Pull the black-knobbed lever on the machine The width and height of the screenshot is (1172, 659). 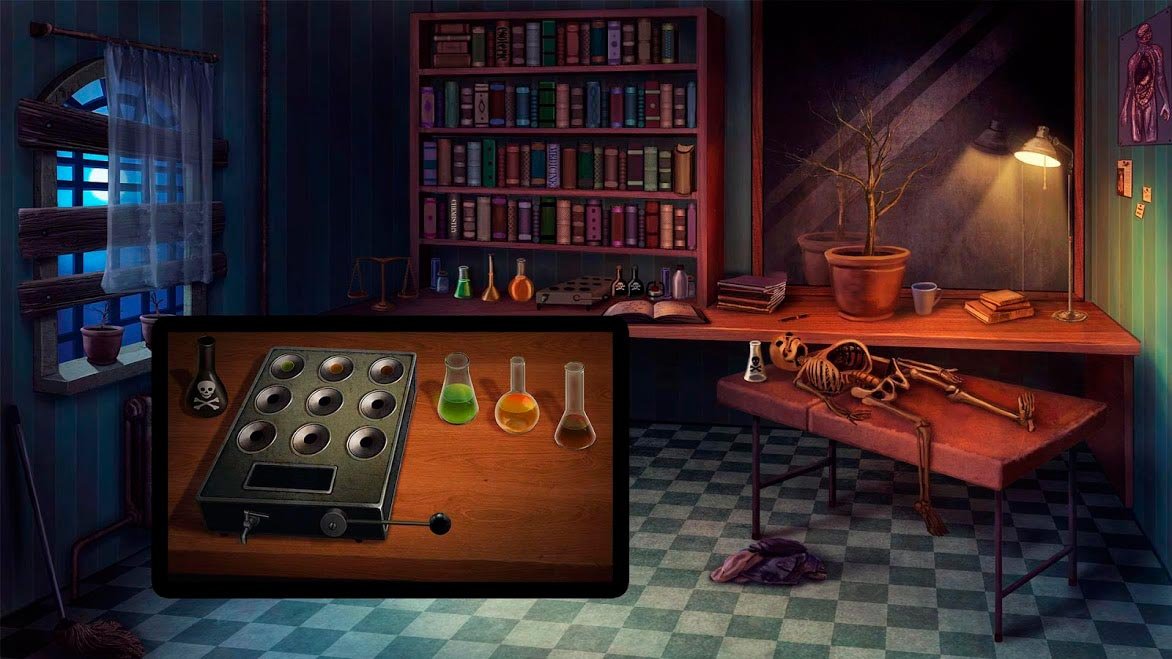pos(438,522)
